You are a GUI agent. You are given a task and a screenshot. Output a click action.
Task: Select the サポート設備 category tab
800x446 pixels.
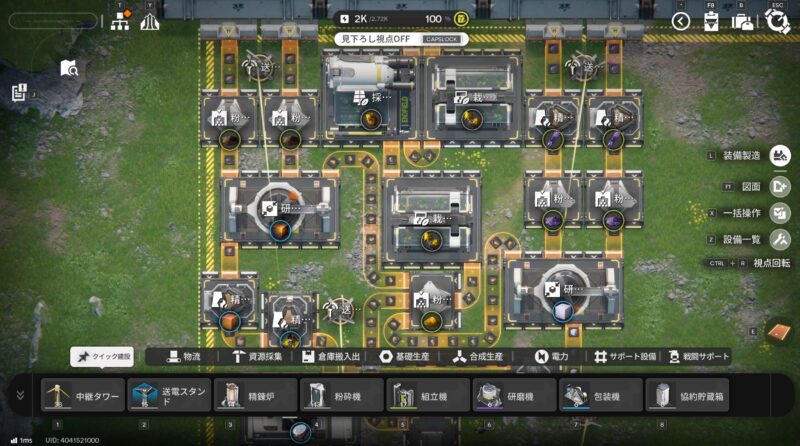click(620, 356)
